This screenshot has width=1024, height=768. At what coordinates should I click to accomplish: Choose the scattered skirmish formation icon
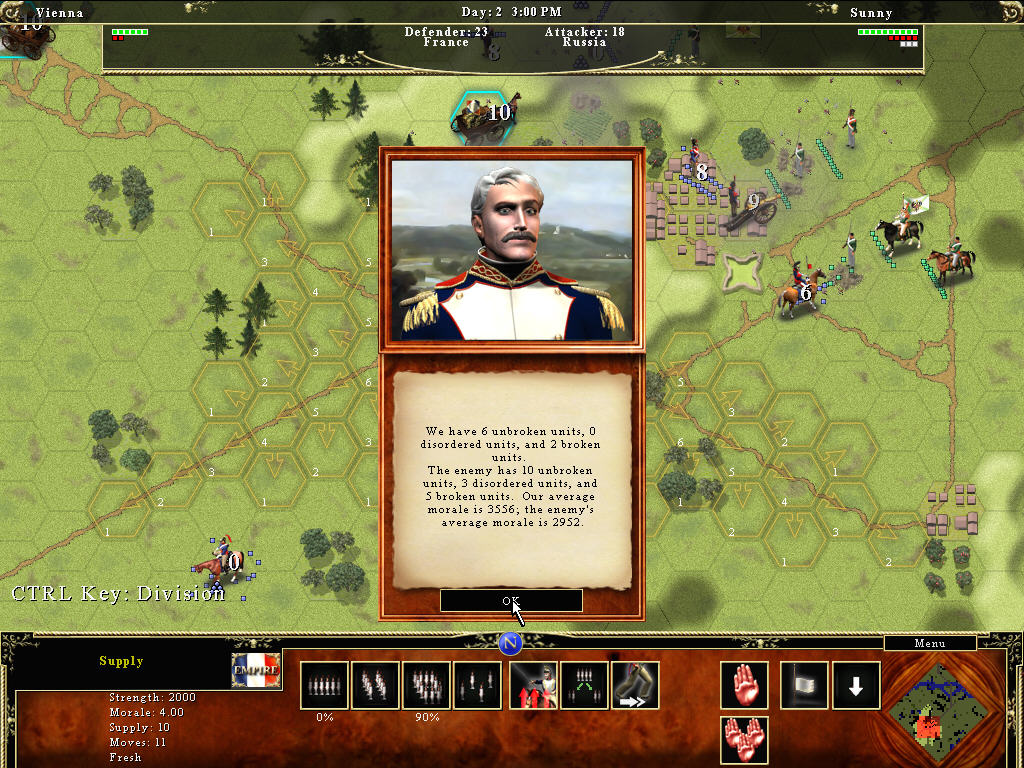pyautogui.click(x=477, y=685)
